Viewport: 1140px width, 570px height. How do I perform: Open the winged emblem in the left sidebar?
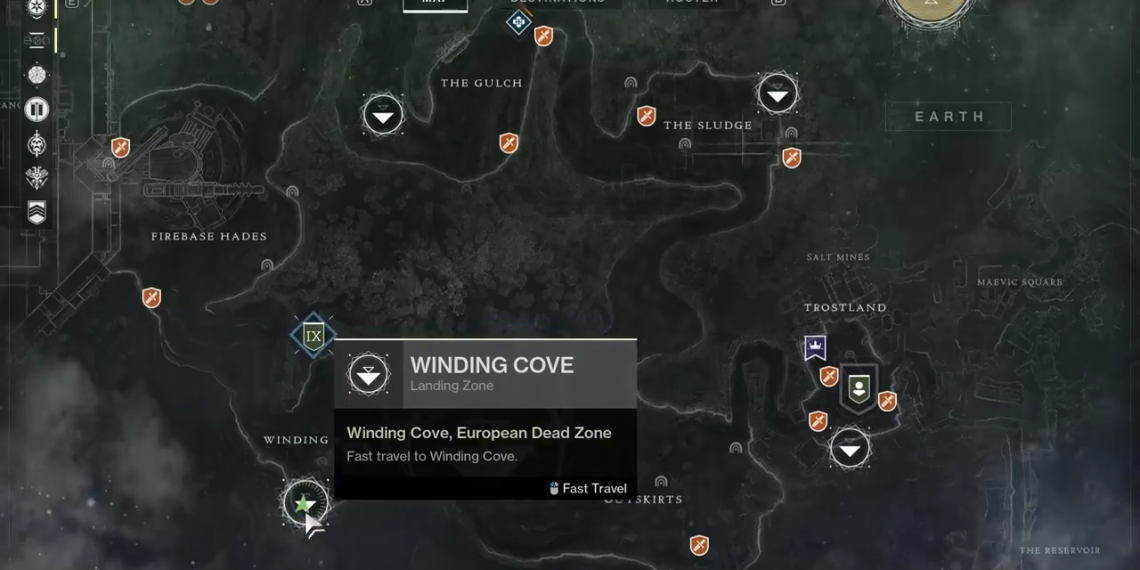[37, 178]
